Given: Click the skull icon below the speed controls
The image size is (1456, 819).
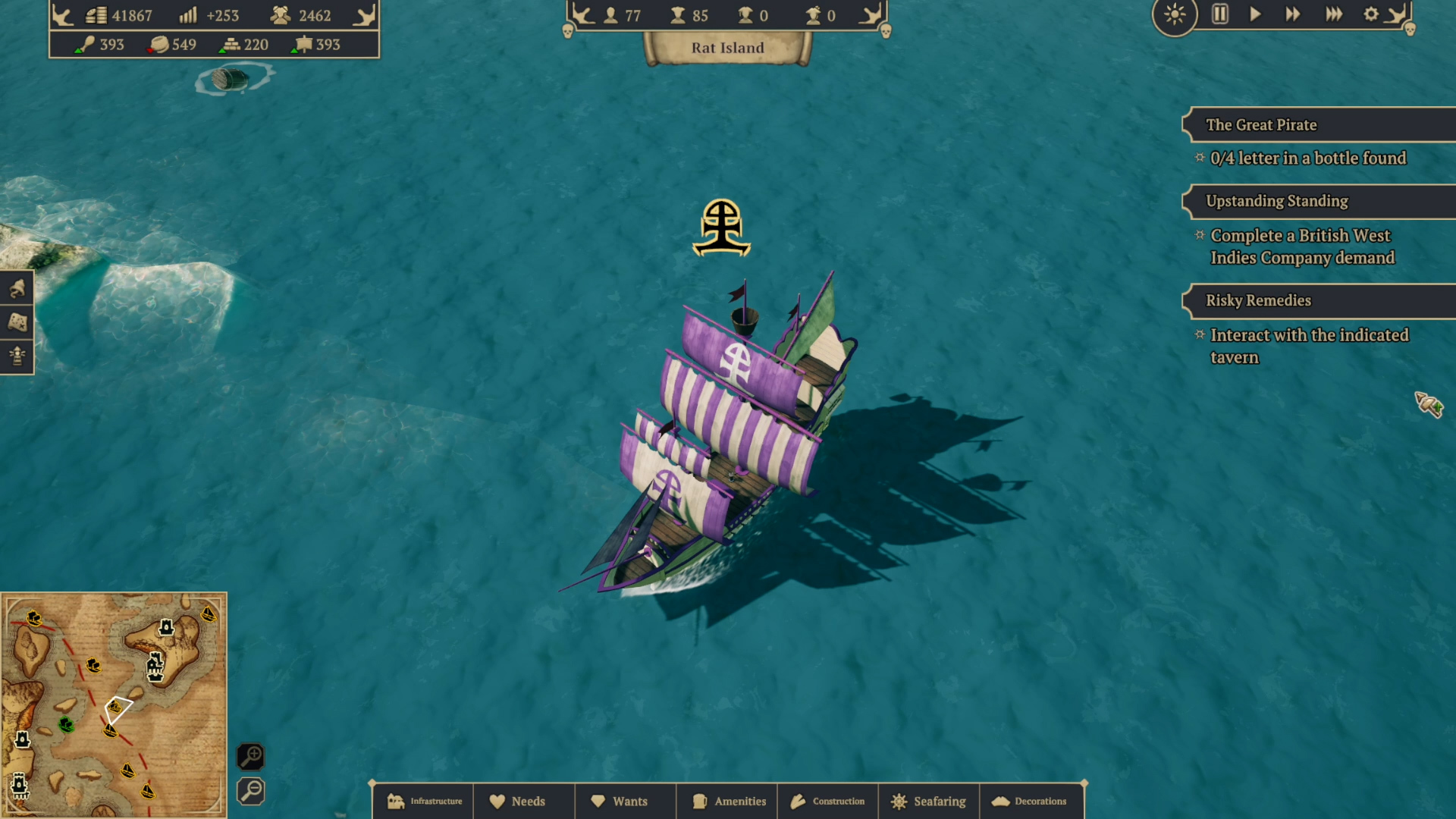Looking at the screenshot, I should 1410,28.
